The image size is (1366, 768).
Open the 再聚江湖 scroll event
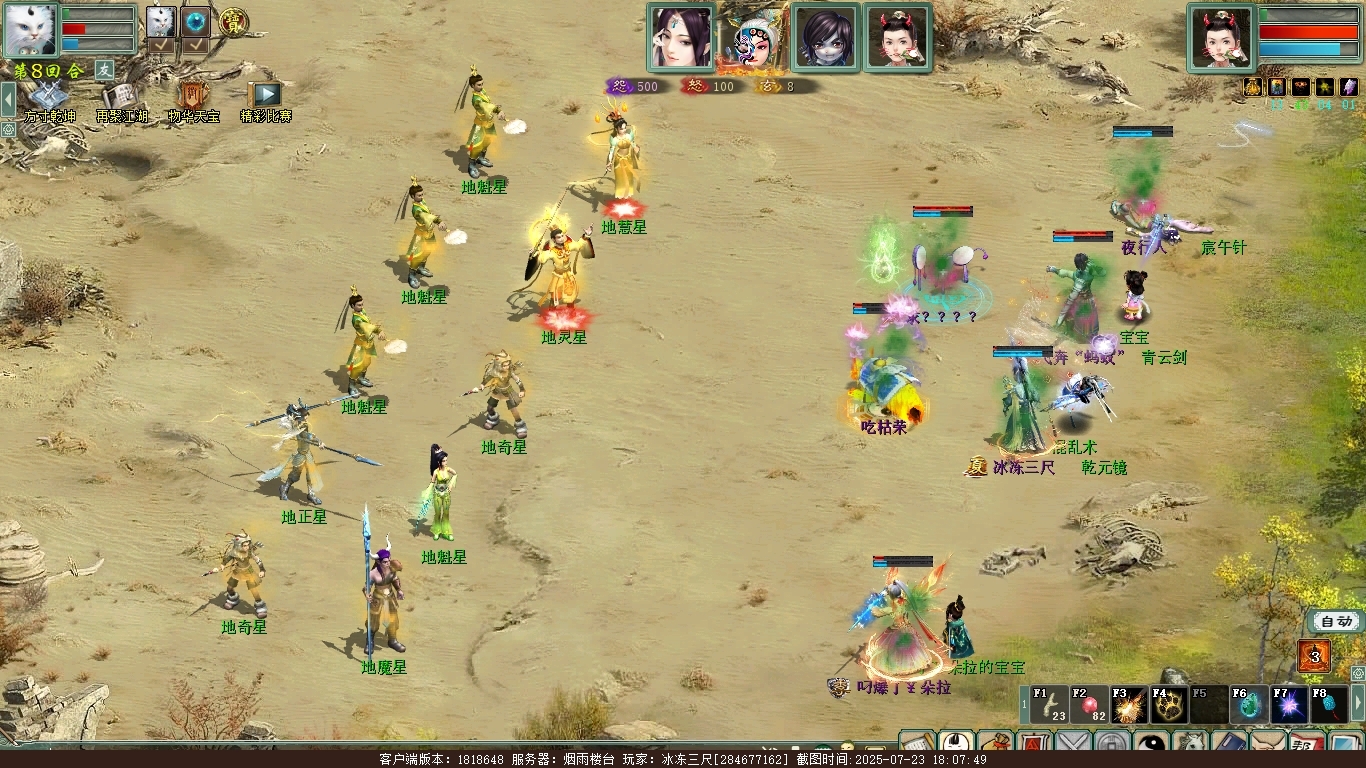(x=120, y=98)
